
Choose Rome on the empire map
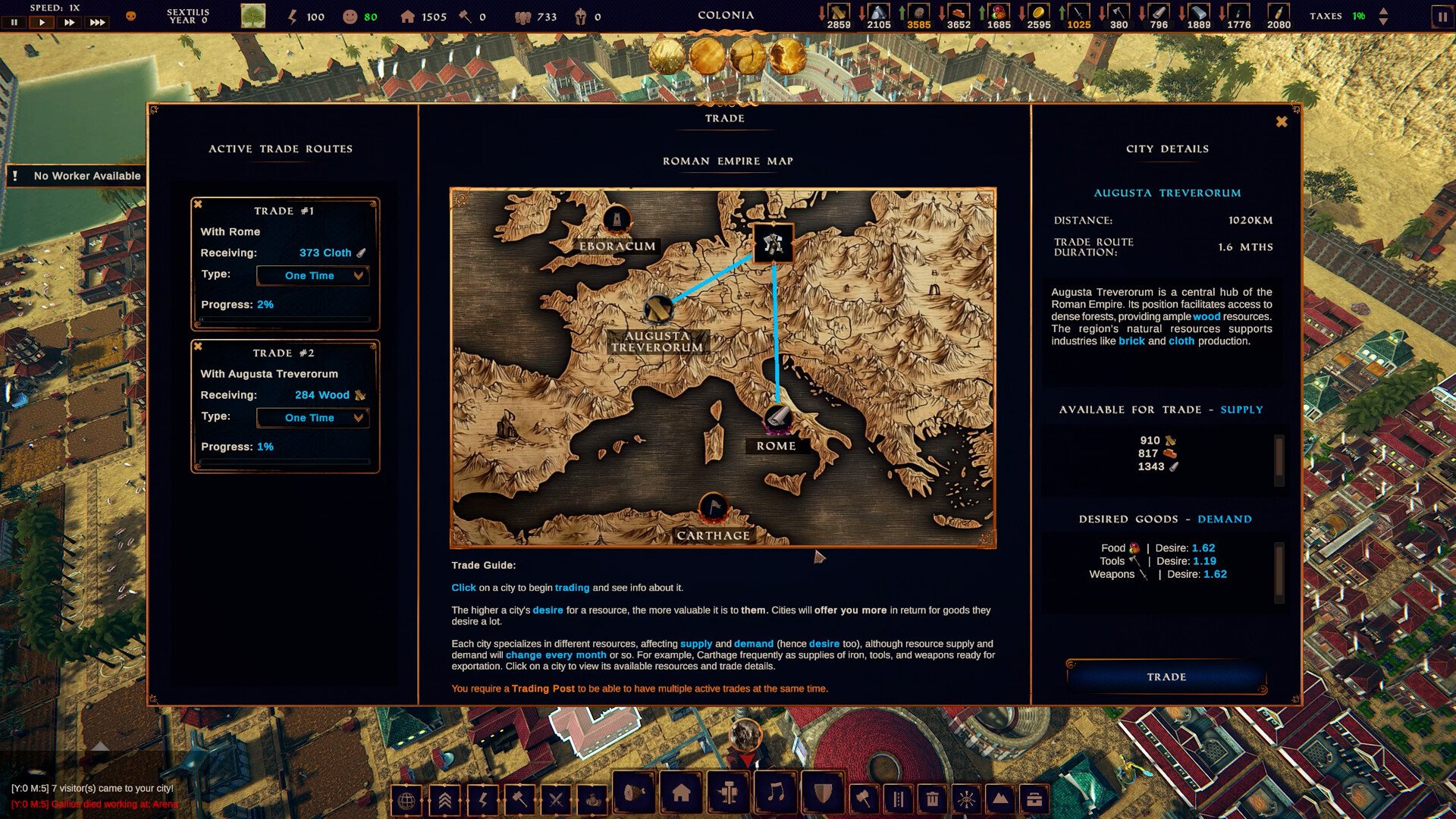tap(777, 418)
